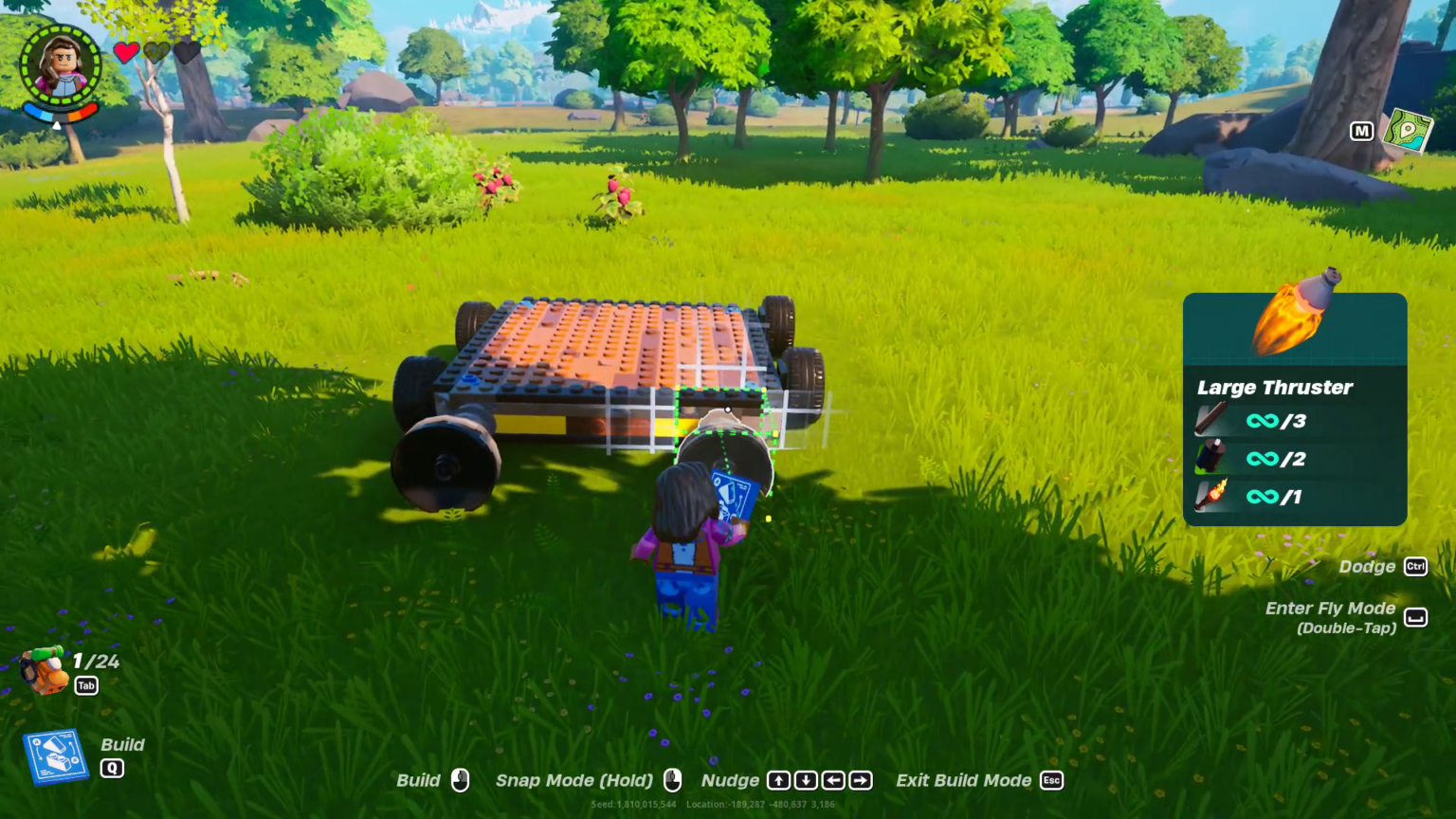1456x819 pixels.
Task: Click the red heart health icon
Action: click(x=126, y=53)
